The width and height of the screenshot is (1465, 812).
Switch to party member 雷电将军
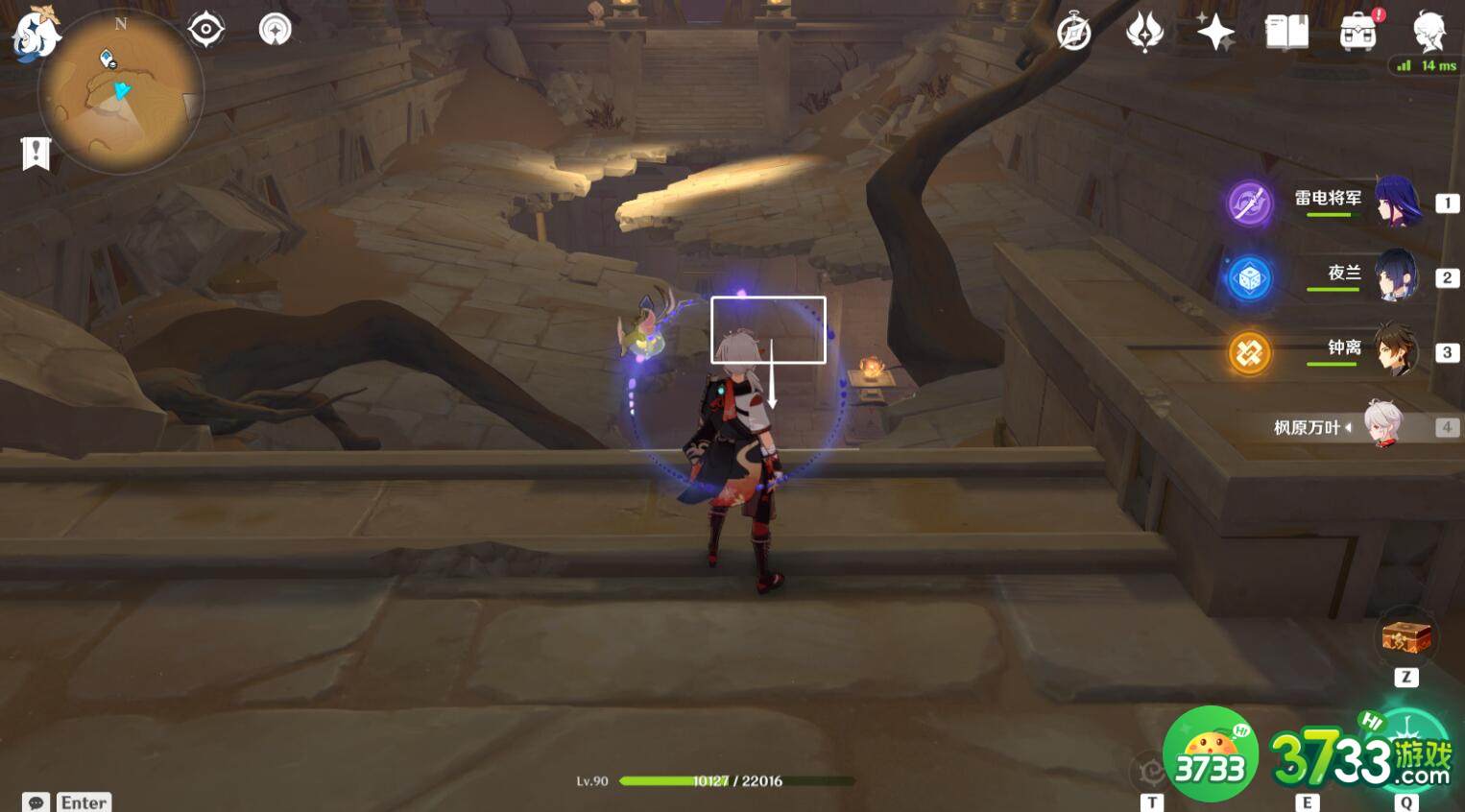(x=1396, y=201)
